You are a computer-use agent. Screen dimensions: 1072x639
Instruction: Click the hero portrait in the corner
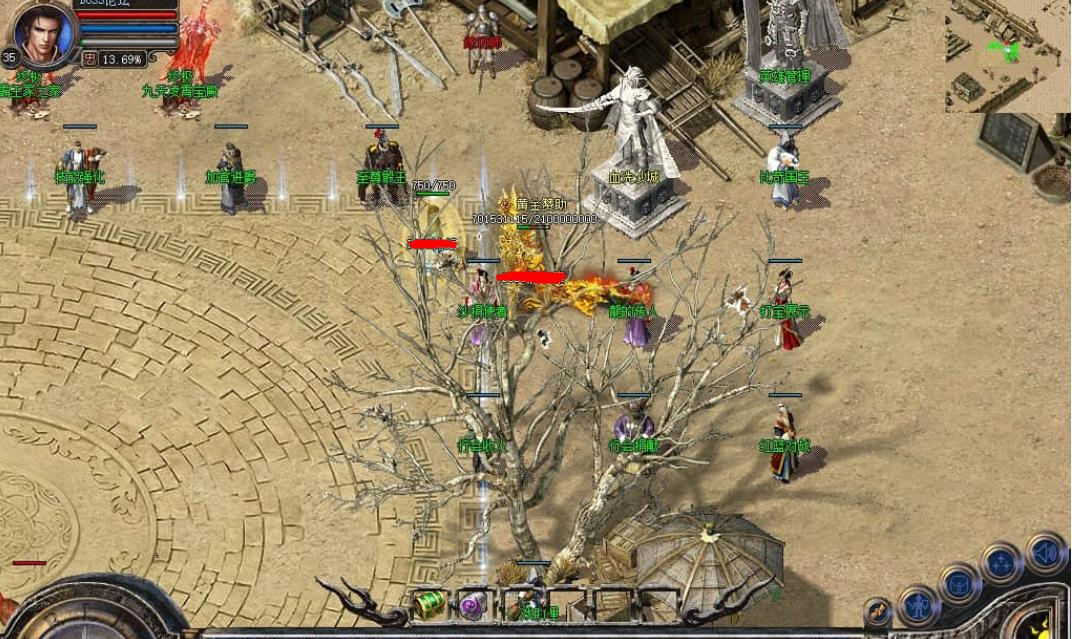point(44,31)
